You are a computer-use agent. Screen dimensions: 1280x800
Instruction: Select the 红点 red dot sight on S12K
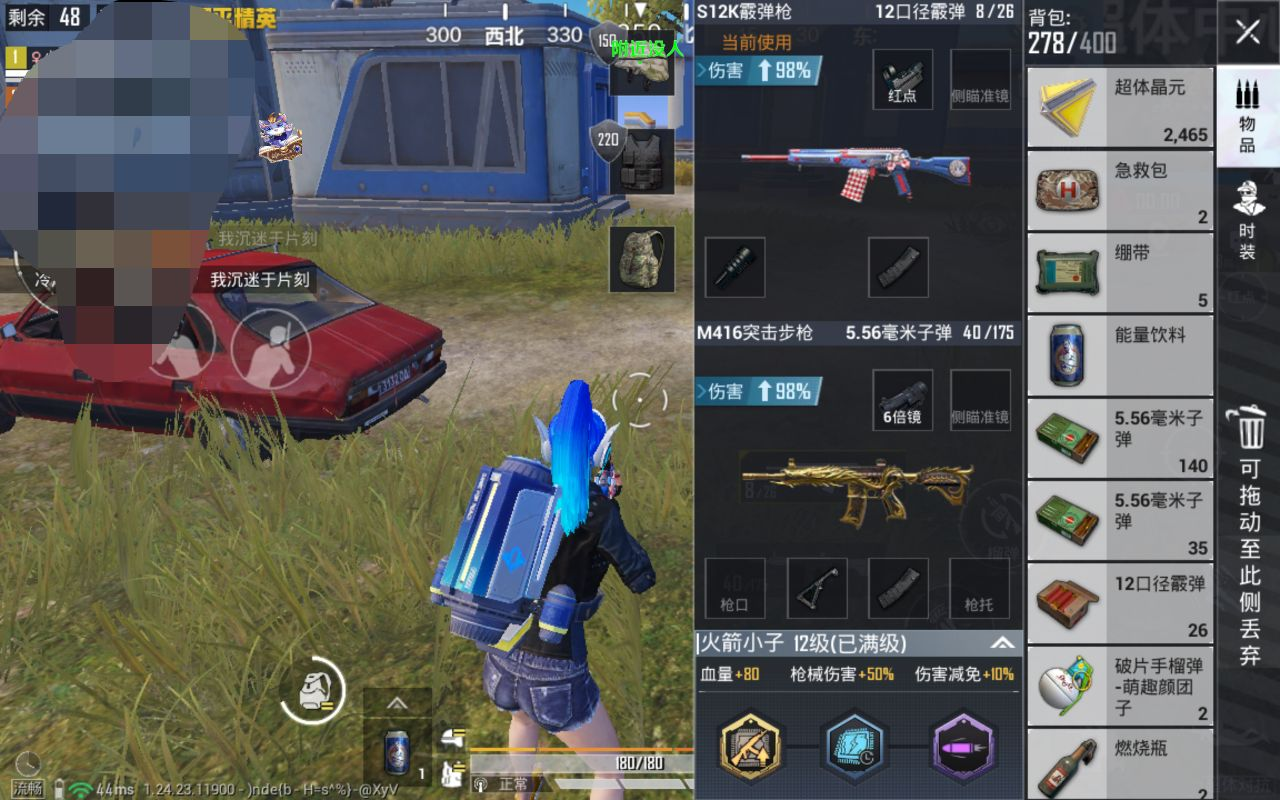(901, 80)
